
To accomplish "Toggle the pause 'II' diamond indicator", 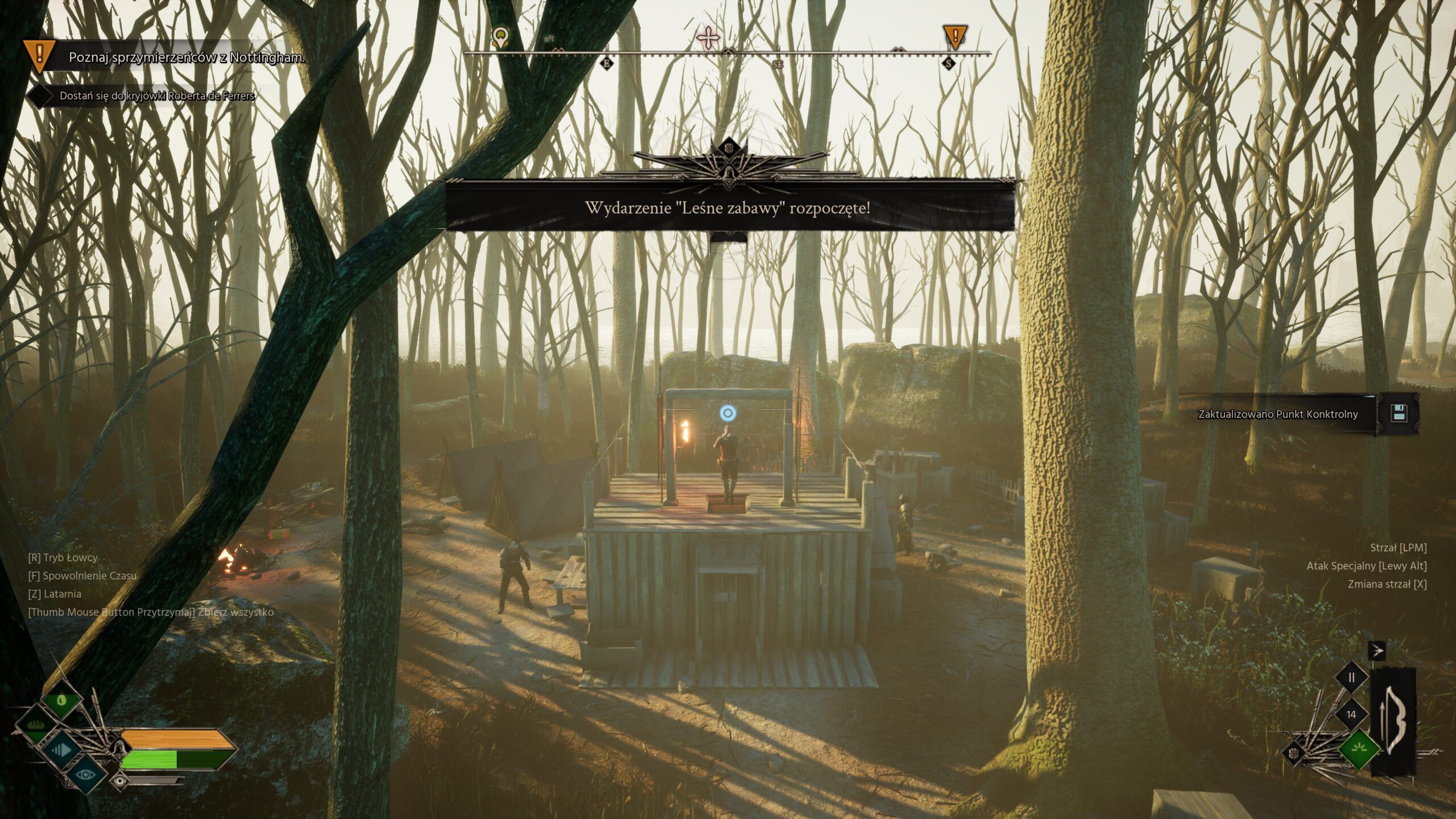I will coord(1351,677).
